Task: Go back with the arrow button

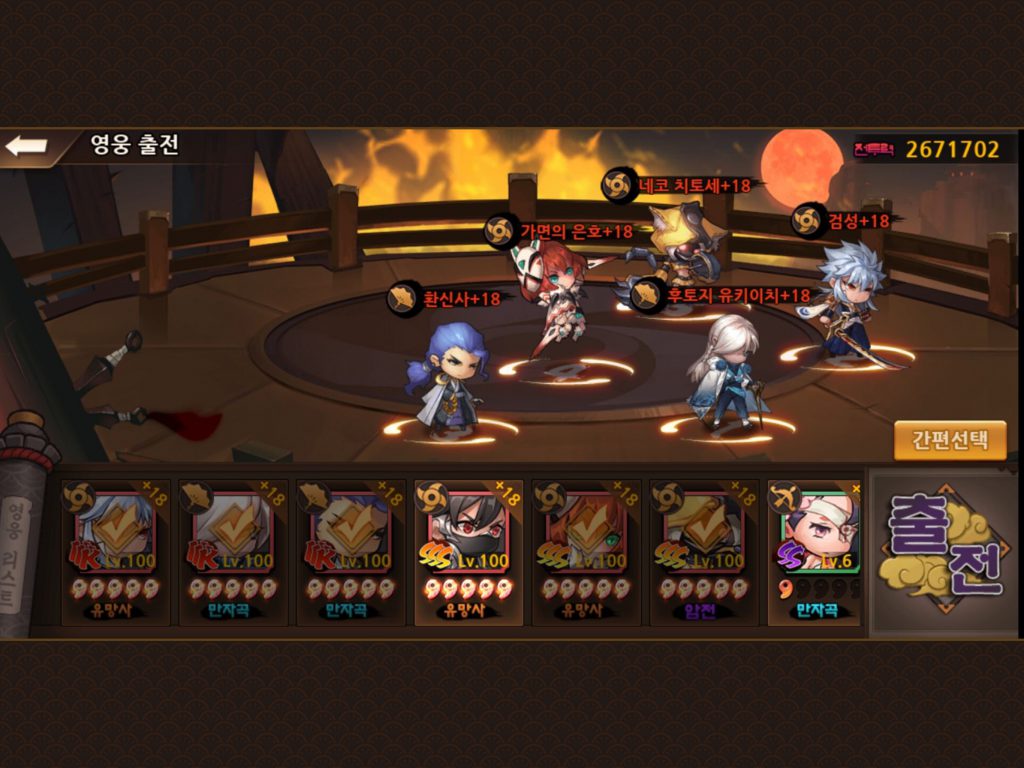Action: (x=27, y=146)
